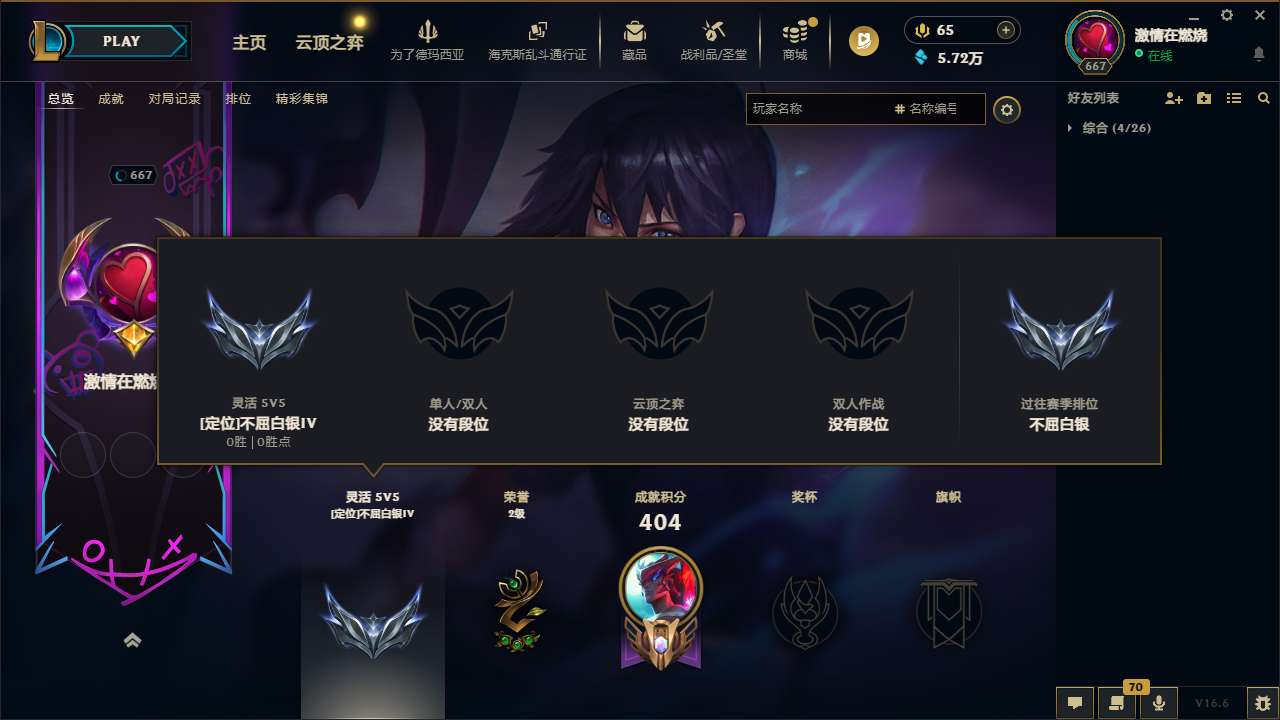
Task: Open client settings with the top-right gear
Action: pyautogui.click(x=1226, y=15)
